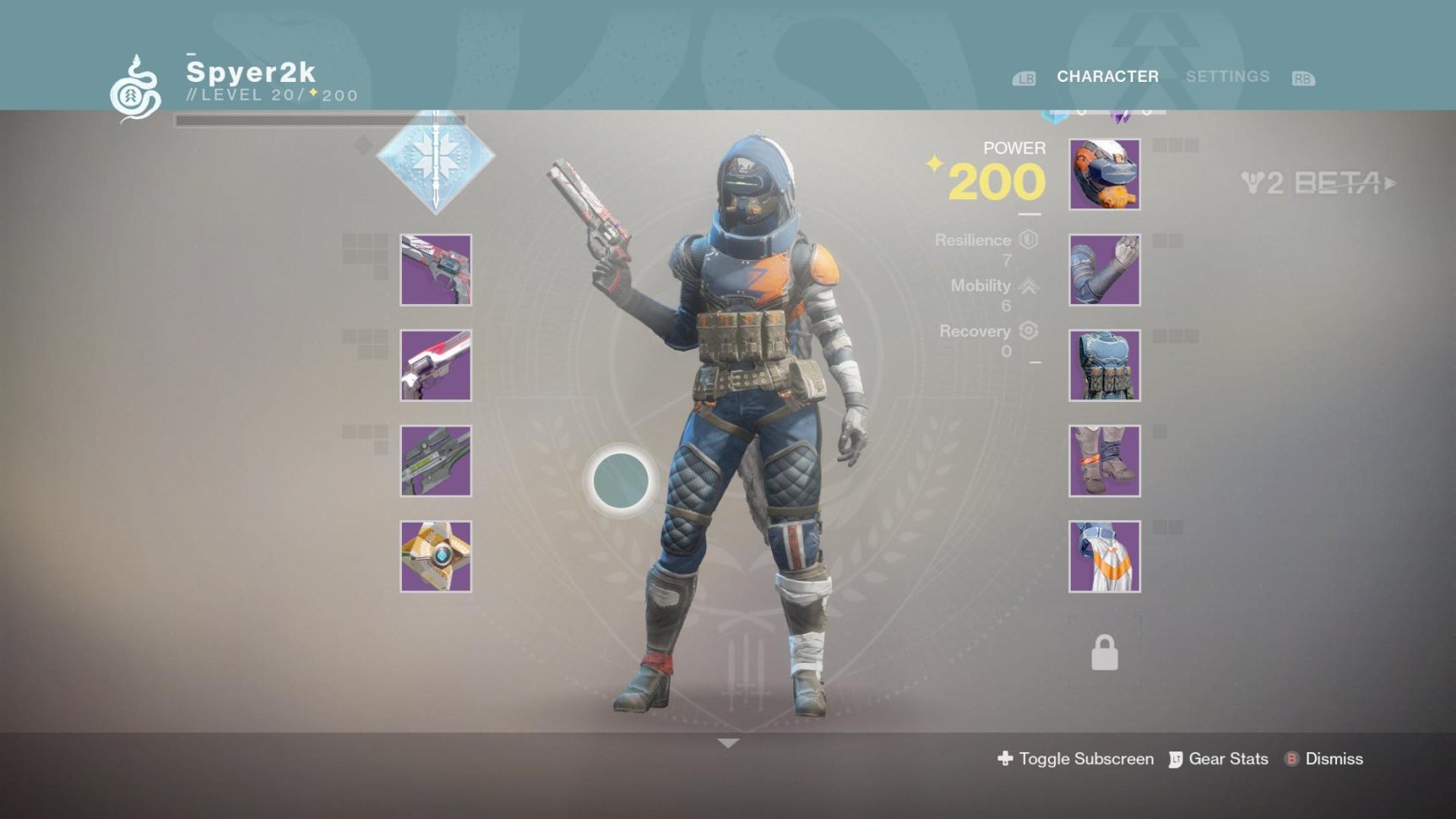Image resolution: width=1456 pixels, height=819 pixels.
Task: Select the kinetic weapon slot
Action: [436, 270]
